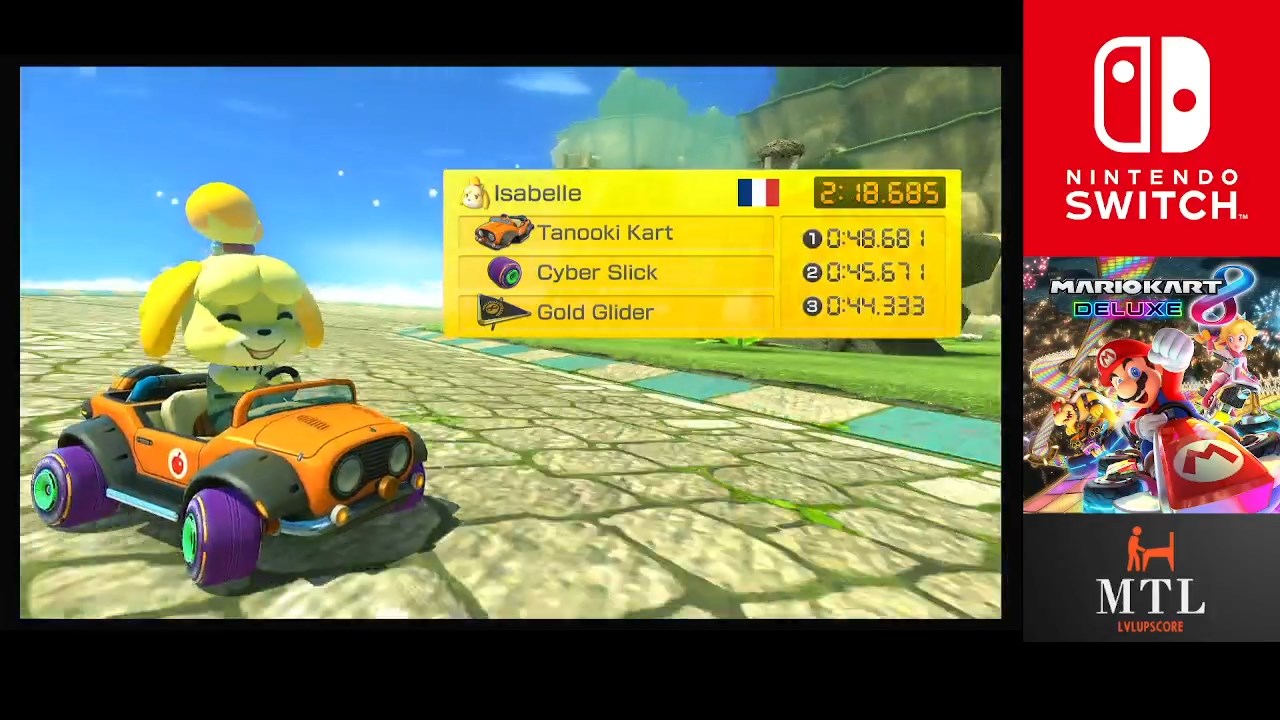The width and height of the screenshot is (1280, 720).
Task: Click the French flag icon
Action: coord(758,193)
